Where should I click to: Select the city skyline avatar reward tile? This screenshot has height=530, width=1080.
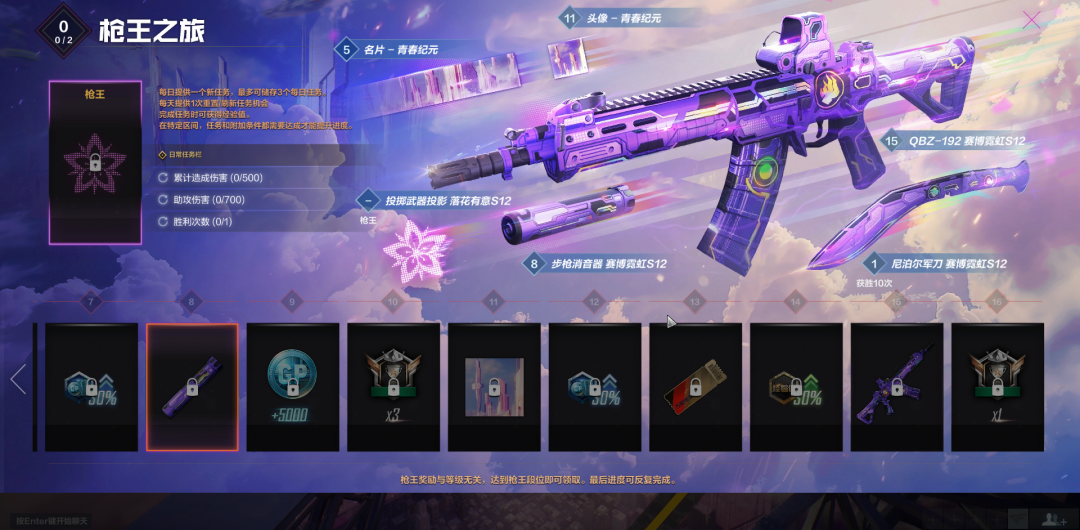(x=494, y=386)
